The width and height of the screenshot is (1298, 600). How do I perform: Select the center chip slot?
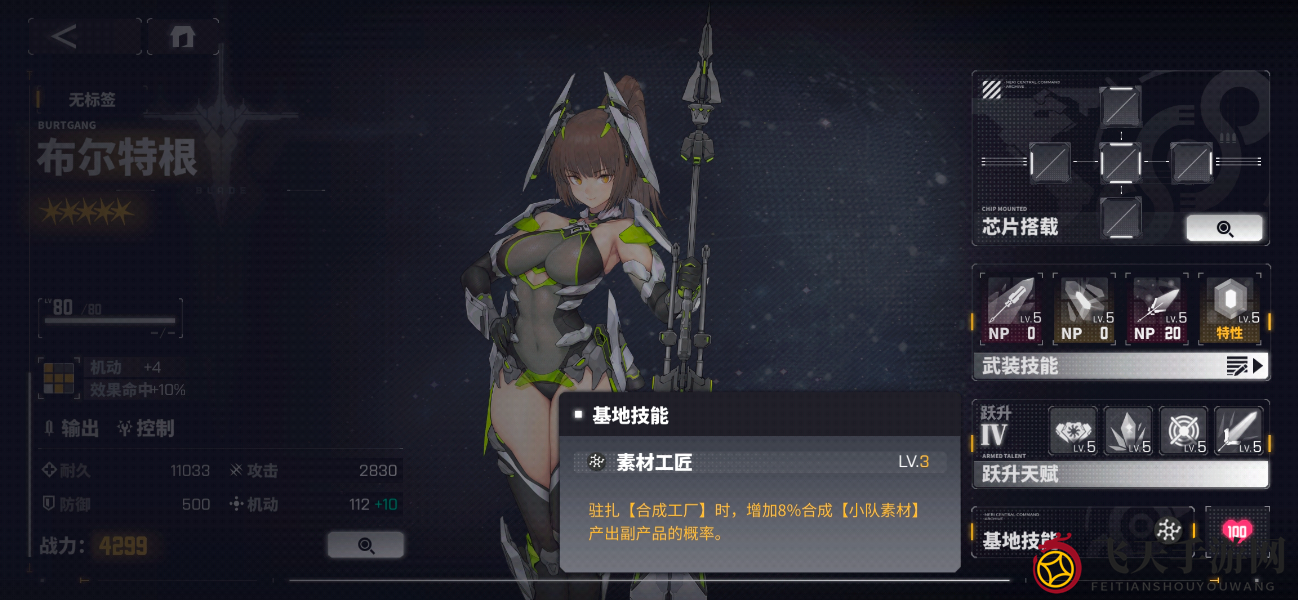point(1120,162)
